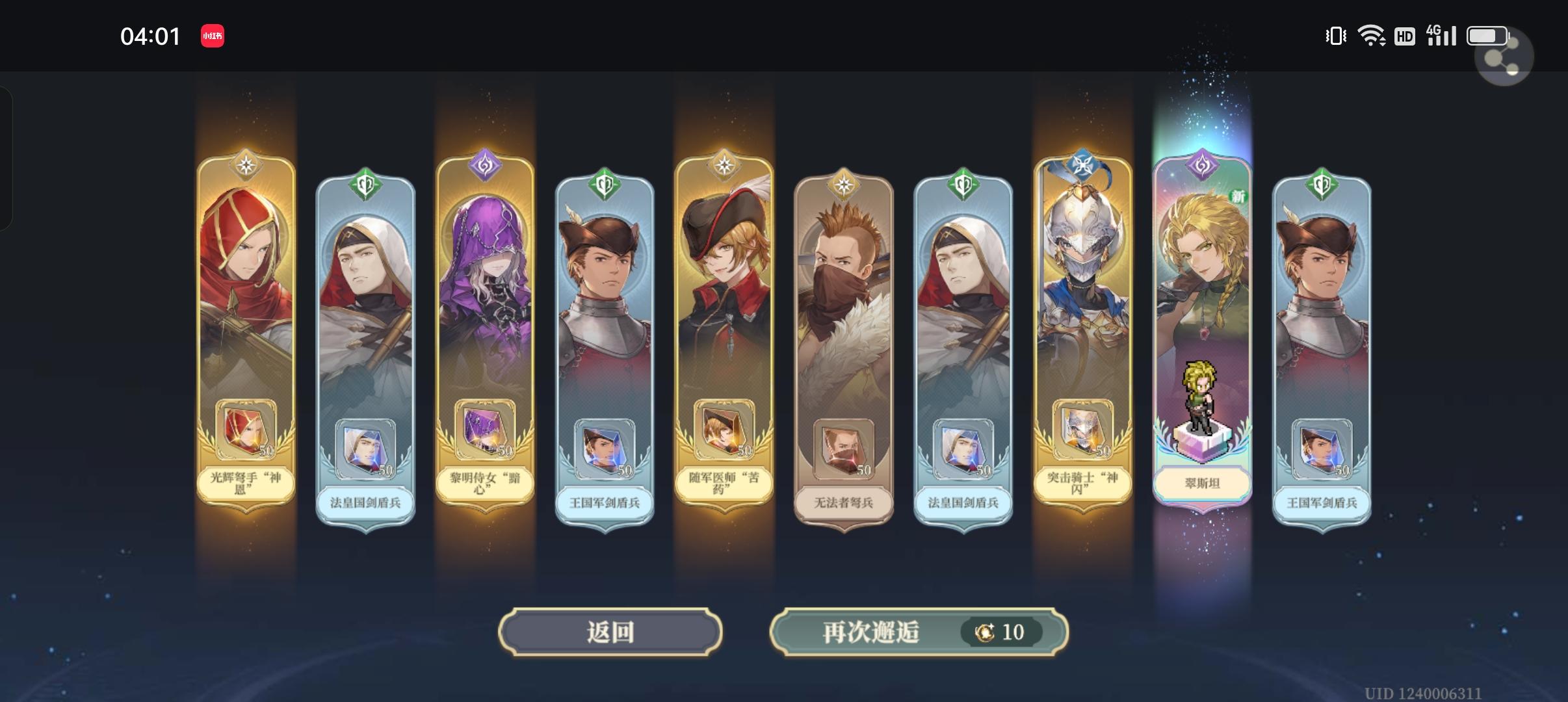The image size is (1568, 702).
Task: Tap the purple gem reward on 黎明侍女"黯心"
Action: pyautogui.click(x=485, y=430)
